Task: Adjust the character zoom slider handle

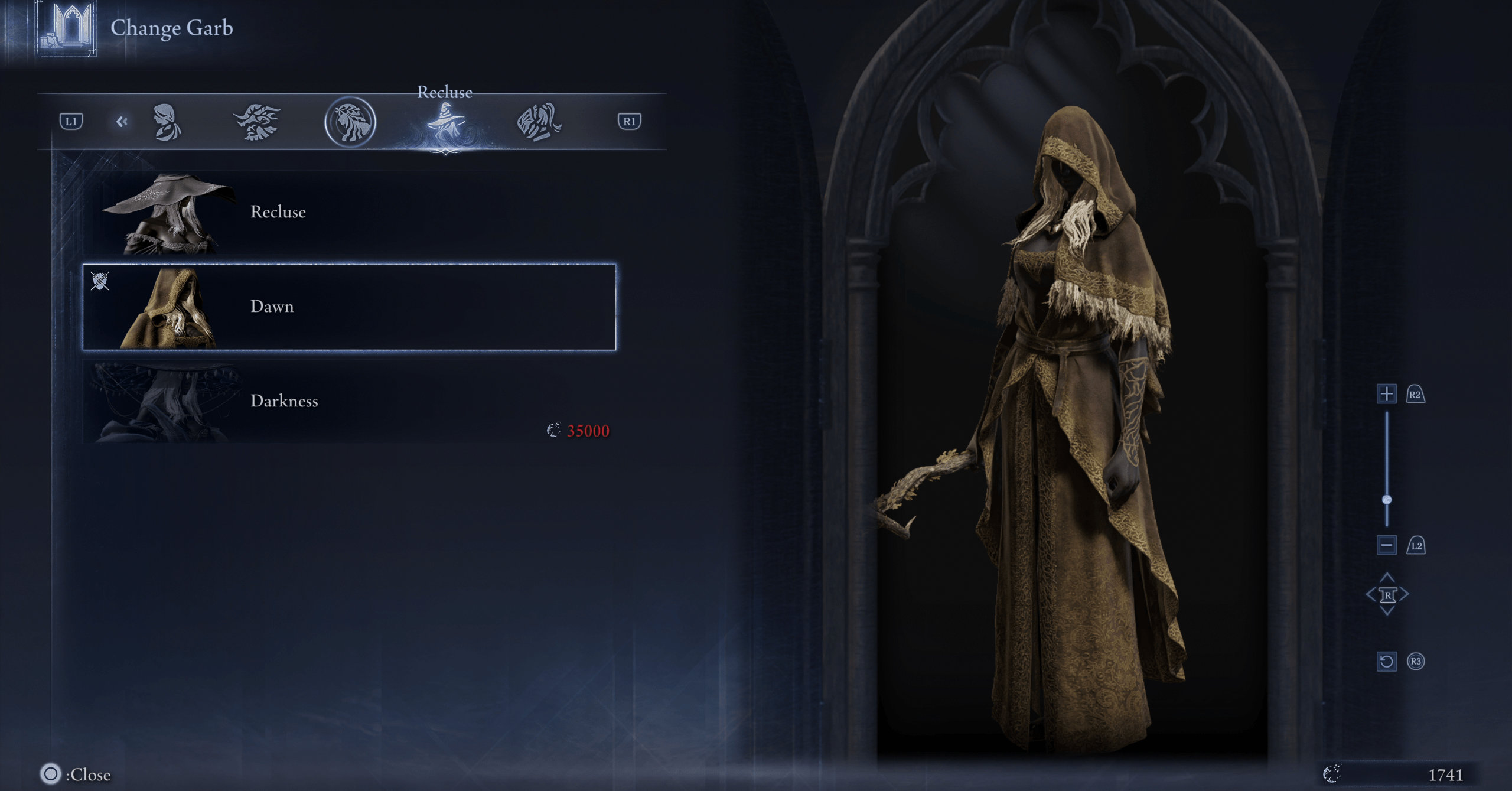Action: click(x=1387, y=500)
